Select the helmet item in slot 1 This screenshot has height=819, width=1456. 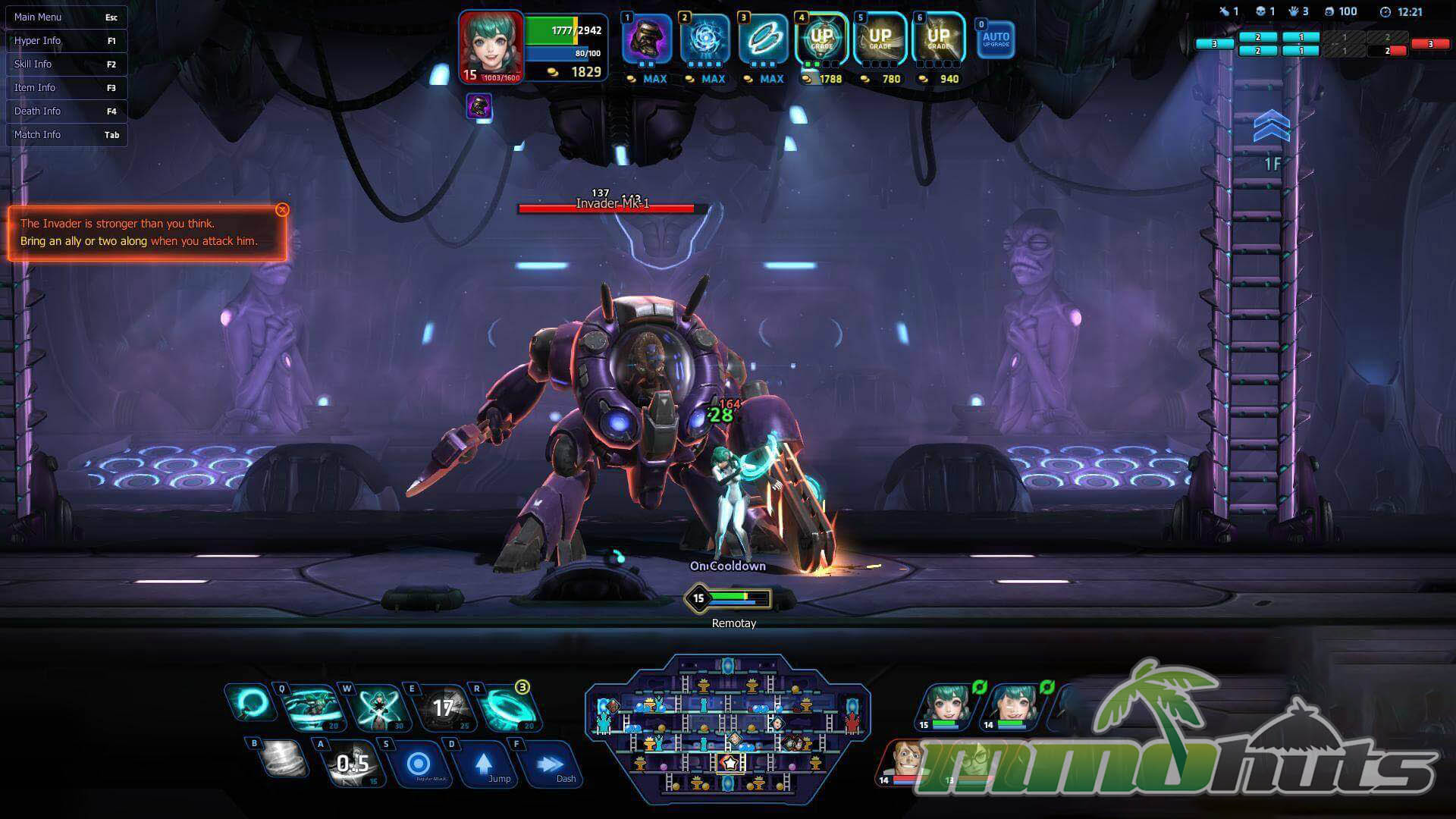[x=647, y=38]
